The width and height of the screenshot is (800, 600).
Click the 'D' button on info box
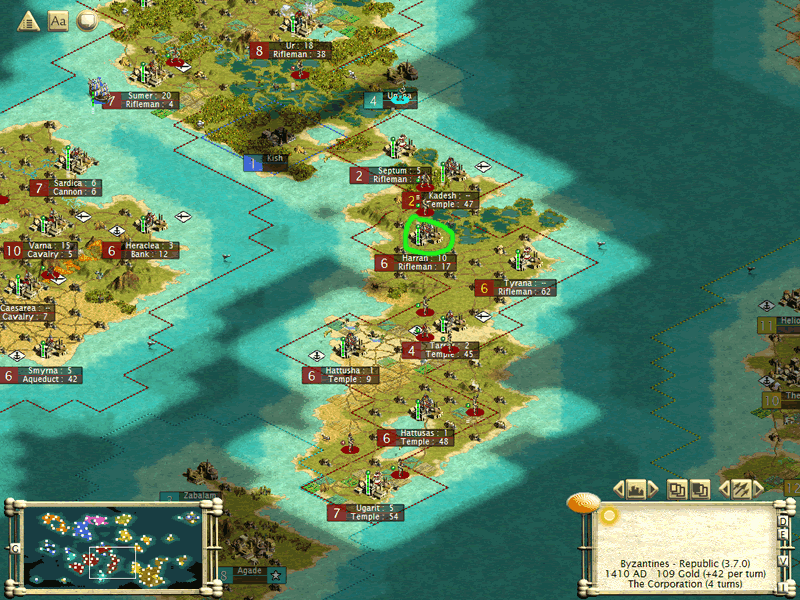(783, 521)
